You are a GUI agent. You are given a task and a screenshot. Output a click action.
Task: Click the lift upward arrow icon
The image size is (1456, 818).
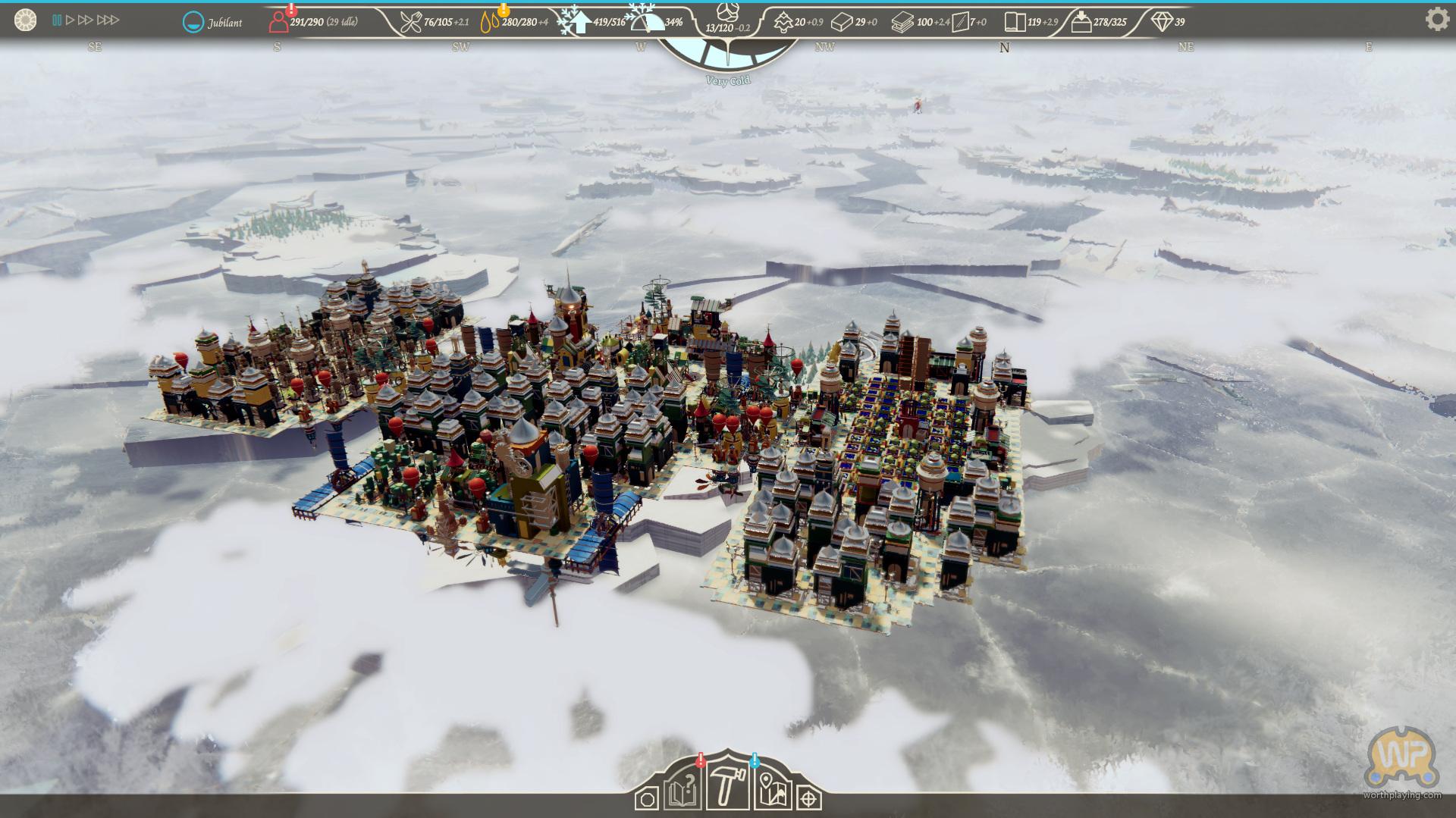(x=579, y=22)
